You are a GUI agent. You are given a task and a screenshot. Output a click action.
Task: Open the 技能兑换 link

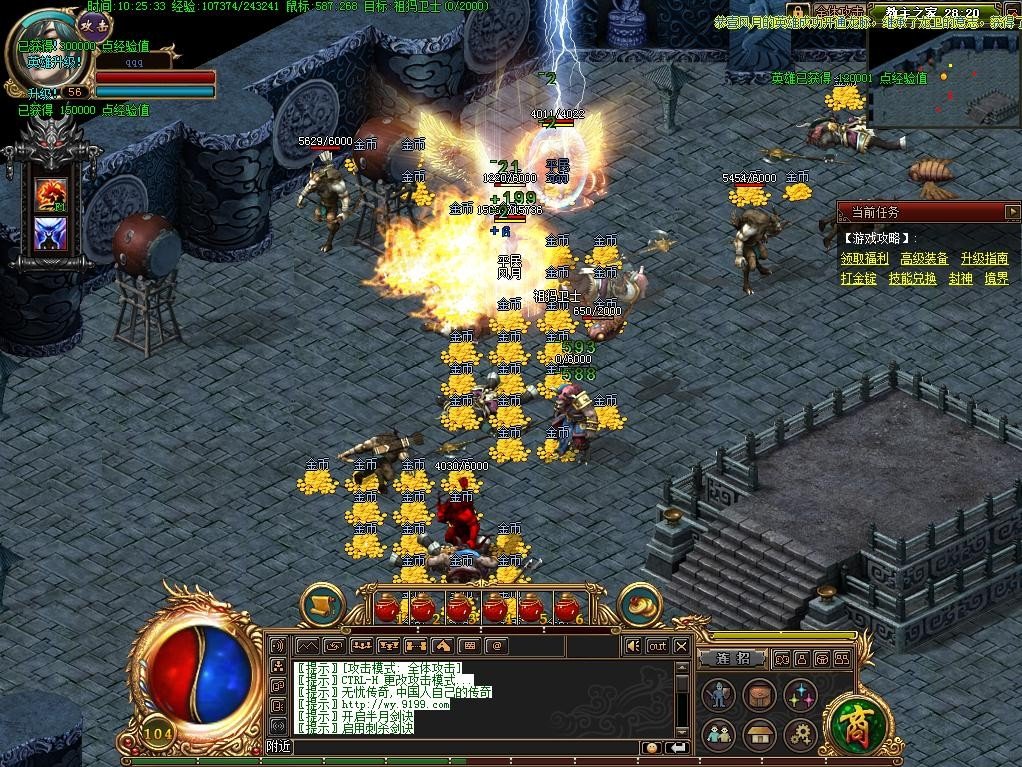click(x=912, y=279)
